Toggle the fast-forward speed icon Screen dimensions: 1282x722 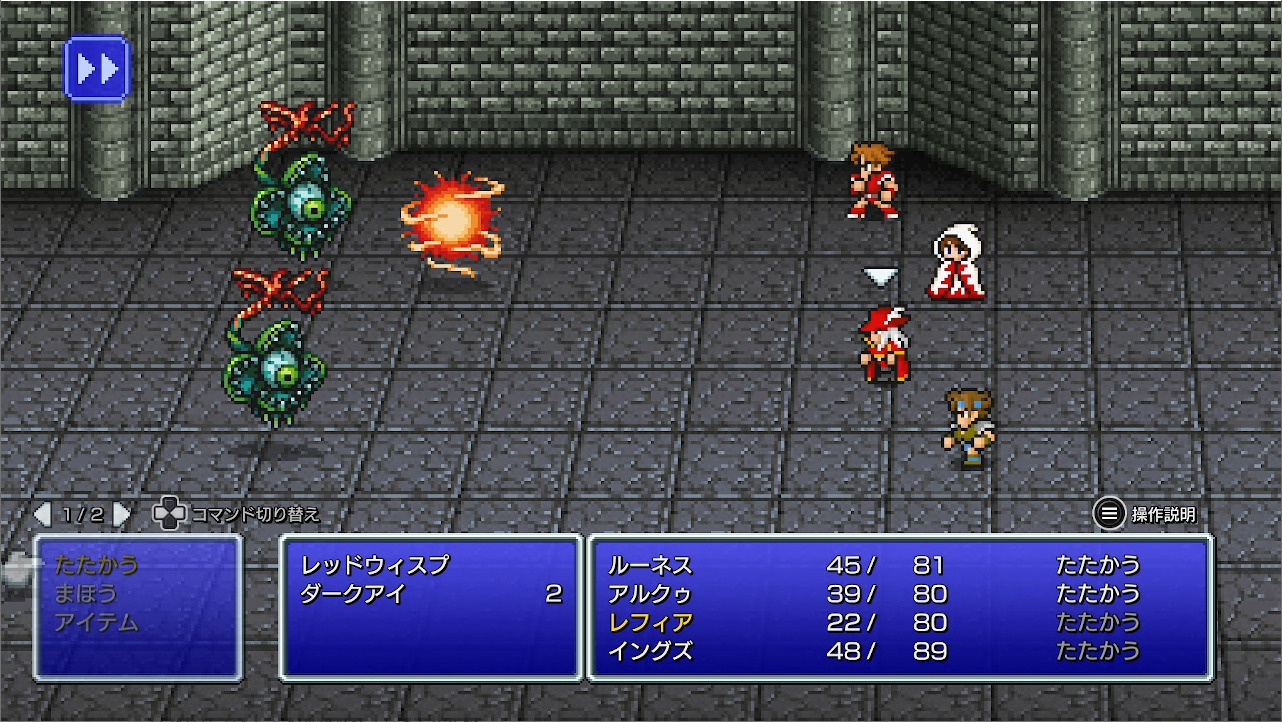tap(96, 67)
